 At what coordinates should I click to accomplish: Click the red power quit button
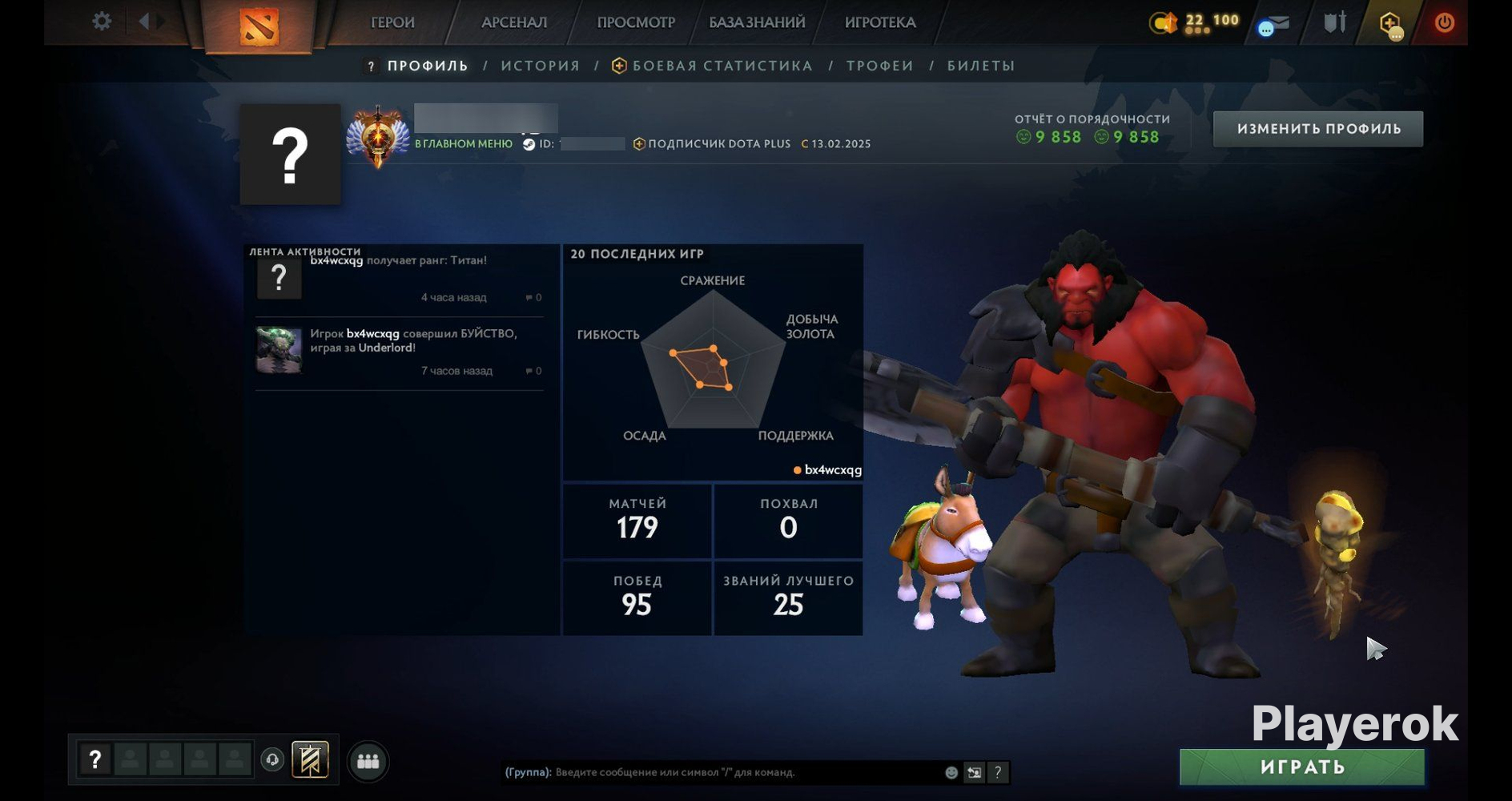[x=1445, y=22]
